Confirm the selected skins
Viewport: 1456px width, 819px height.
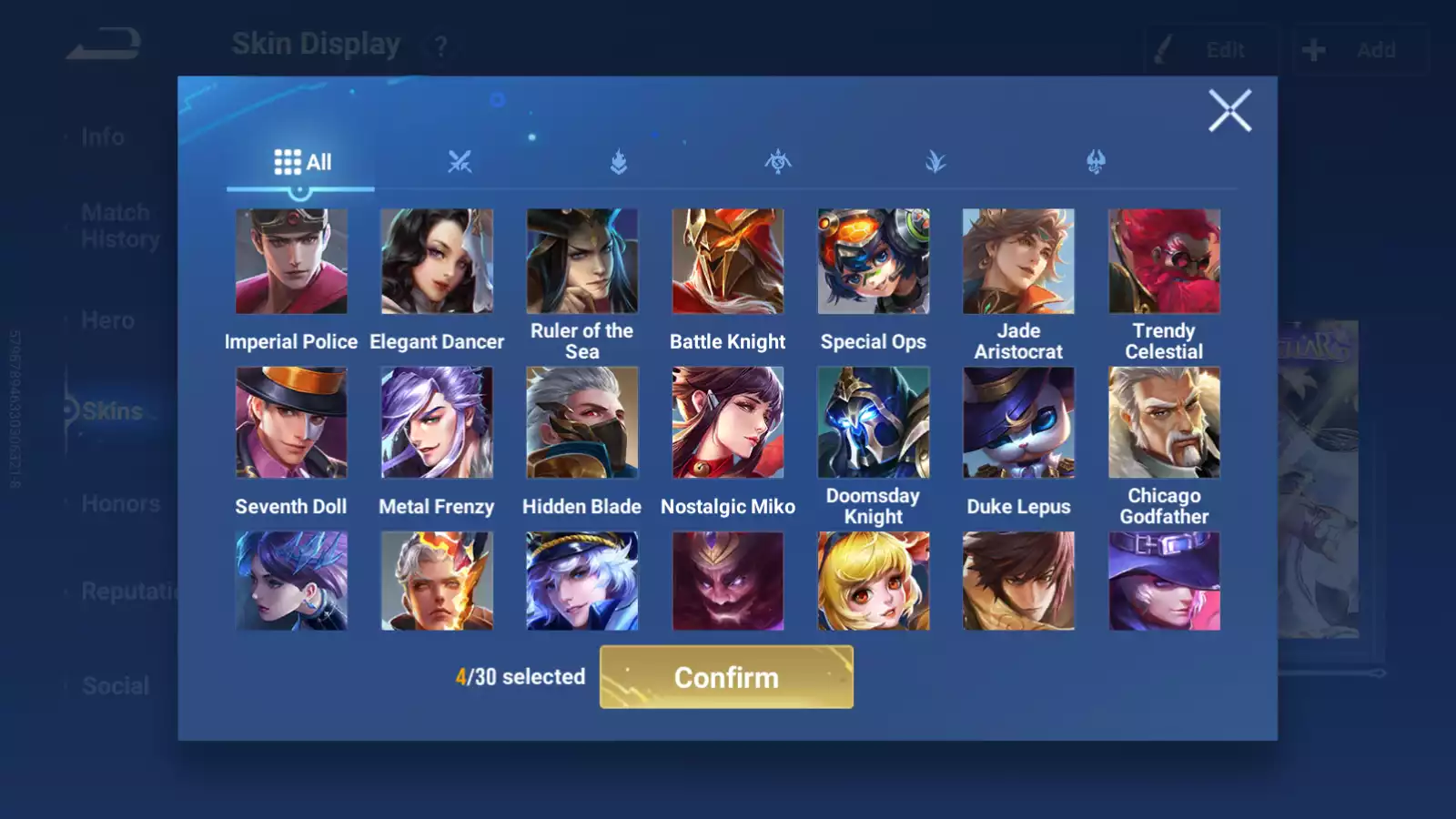tap(726, 677)
